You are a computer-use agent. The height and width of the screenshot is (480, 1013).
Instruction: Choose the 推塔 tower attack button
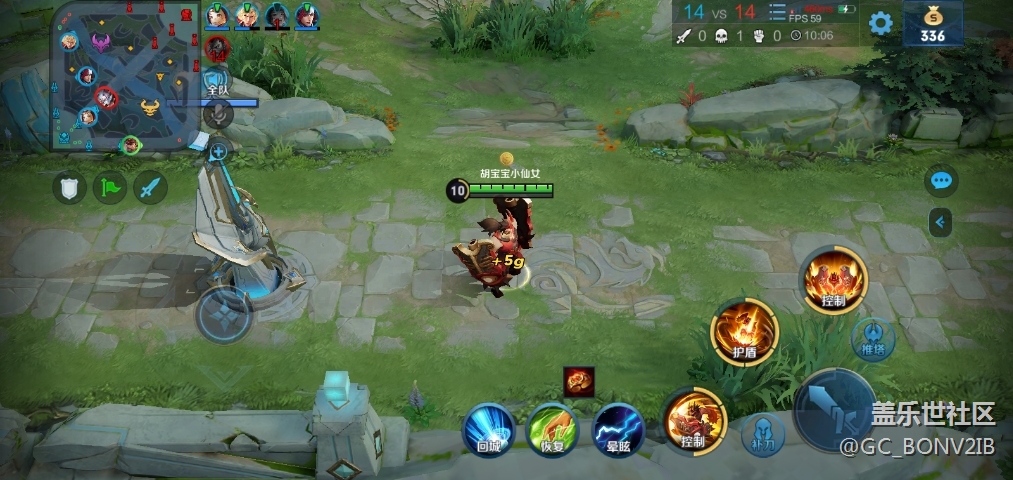[x=872, y=338]
